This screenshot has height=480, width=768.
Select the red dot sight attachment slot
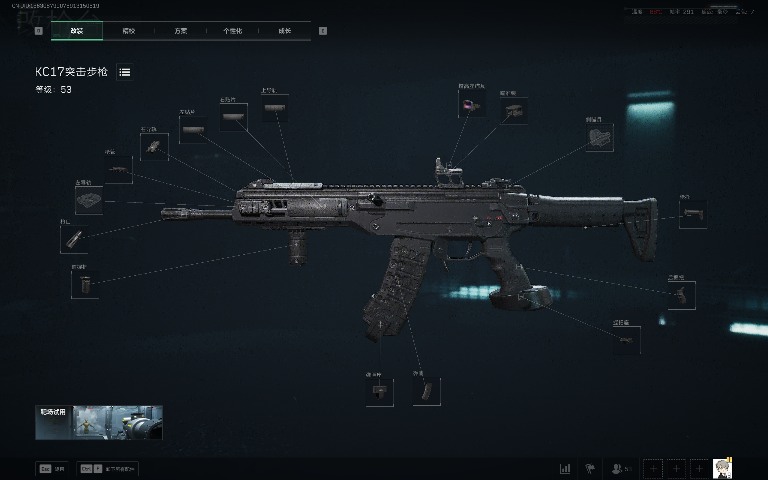pos(471,102)
